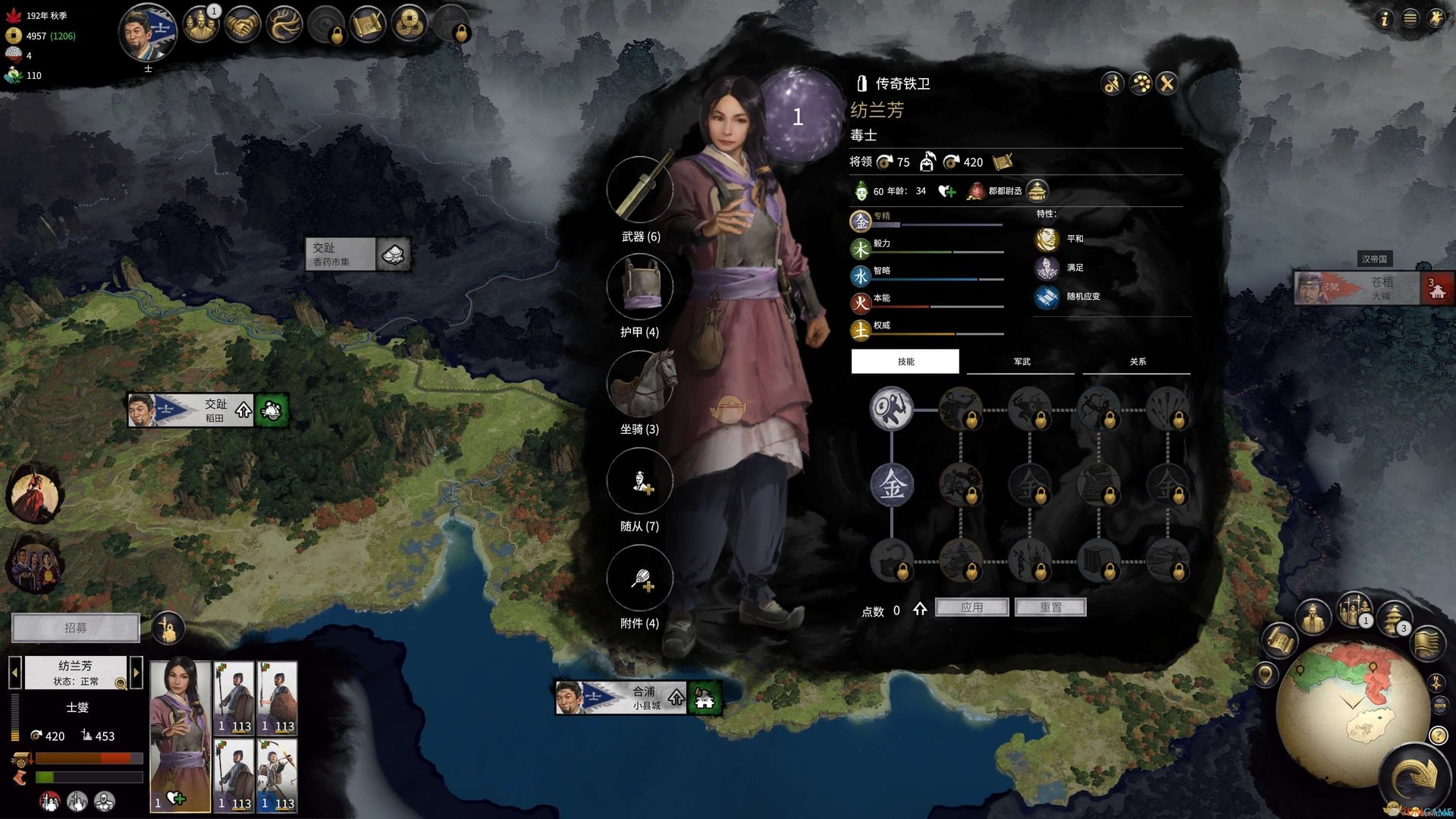Click the 招募 (Recruit) button
The image size is (1456, 819).
(x=76, y=628)
